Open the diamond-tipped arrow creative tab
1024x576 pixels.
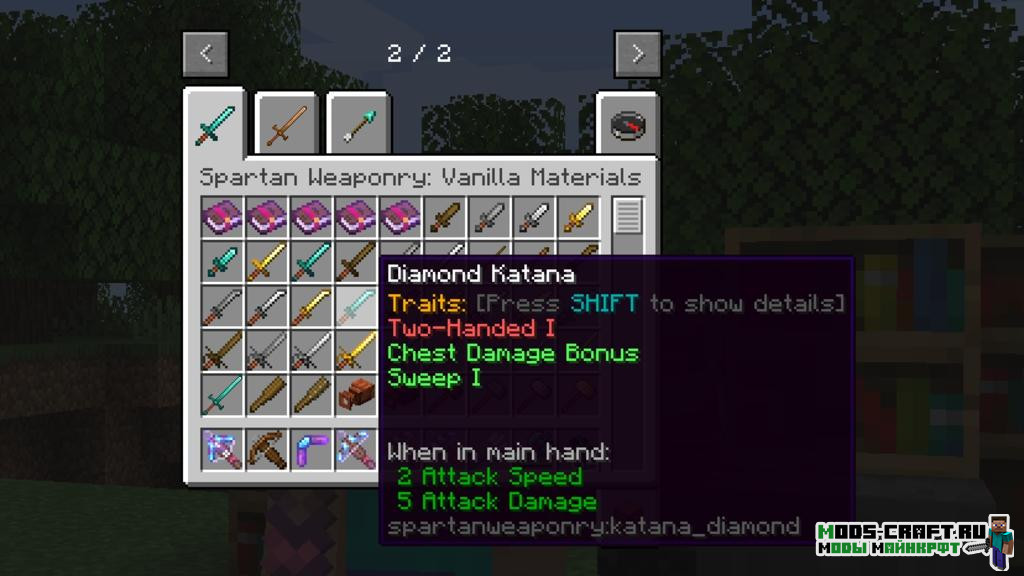pyautogui.click(x=358, y=126)
